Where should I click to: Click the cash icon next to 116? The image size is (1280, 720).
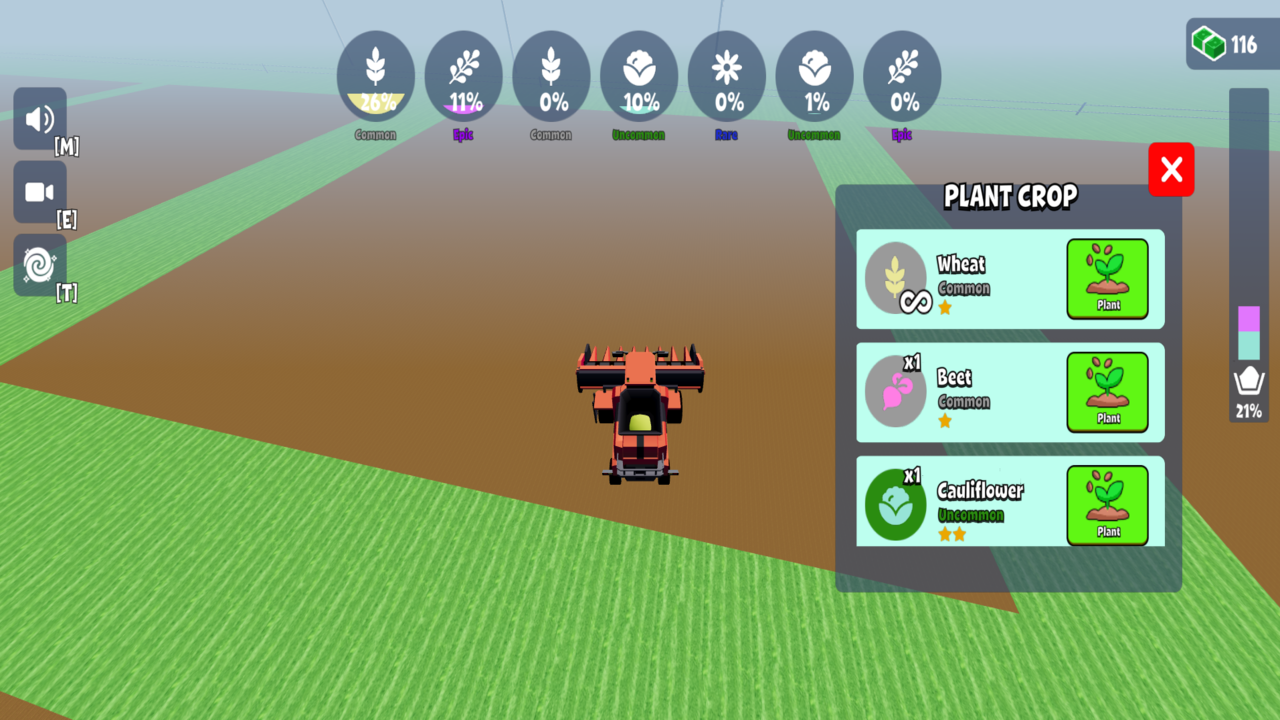click(1211, 43)
